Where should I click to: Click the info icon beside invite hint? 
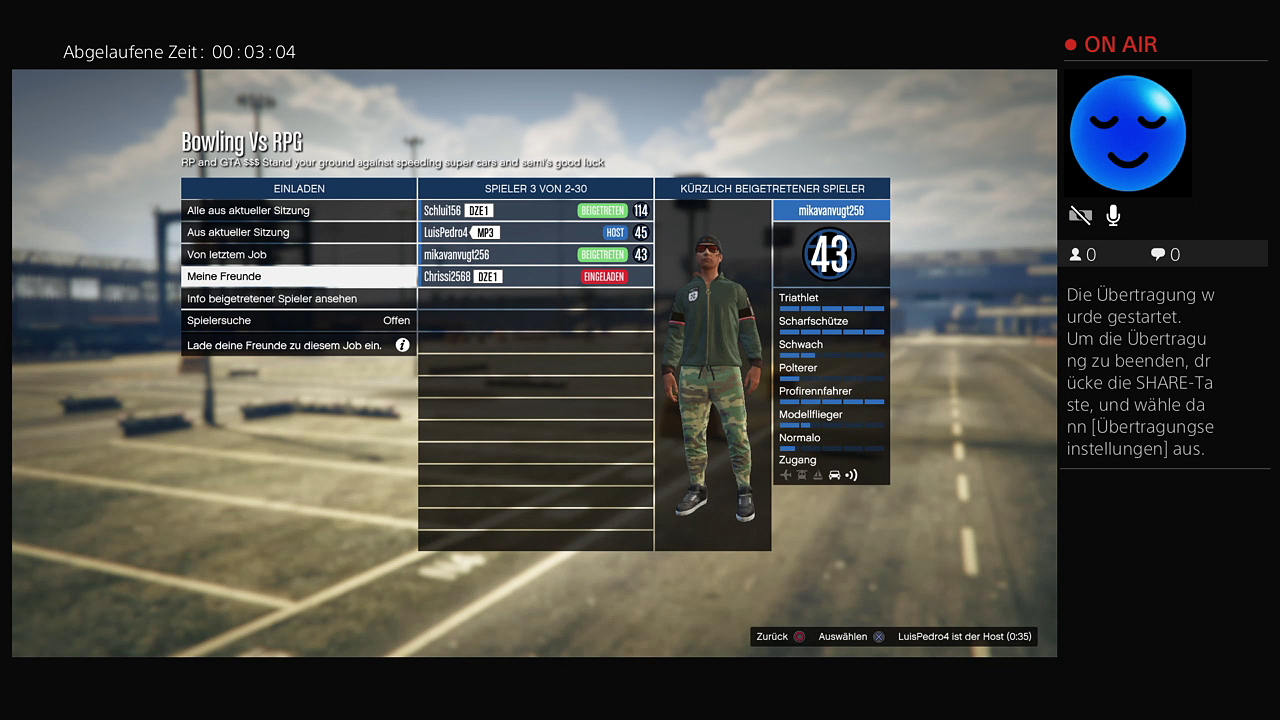coord(402,345)
